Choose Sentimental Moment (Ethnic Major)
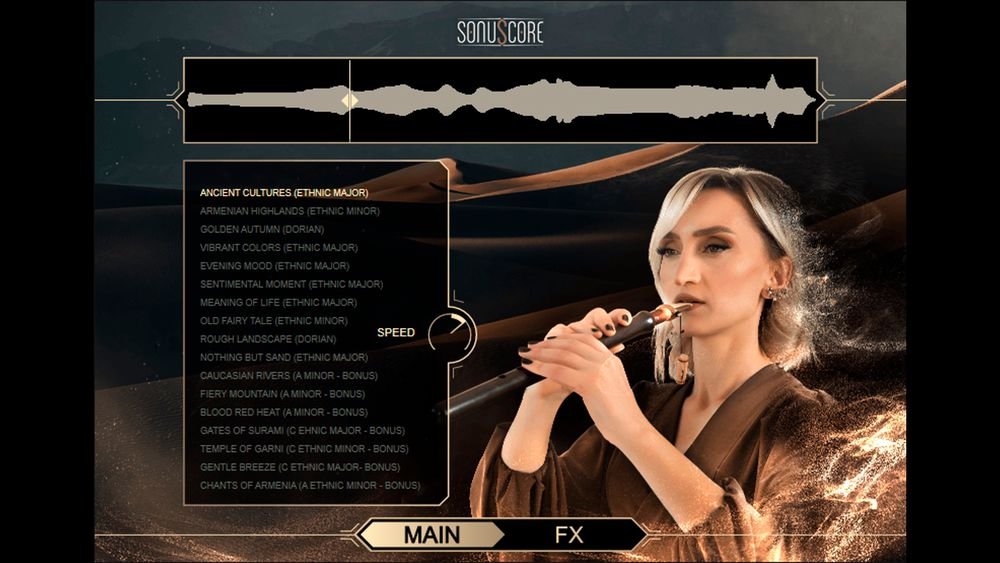This screenshot has height=563, width=1000. (292, 284)
